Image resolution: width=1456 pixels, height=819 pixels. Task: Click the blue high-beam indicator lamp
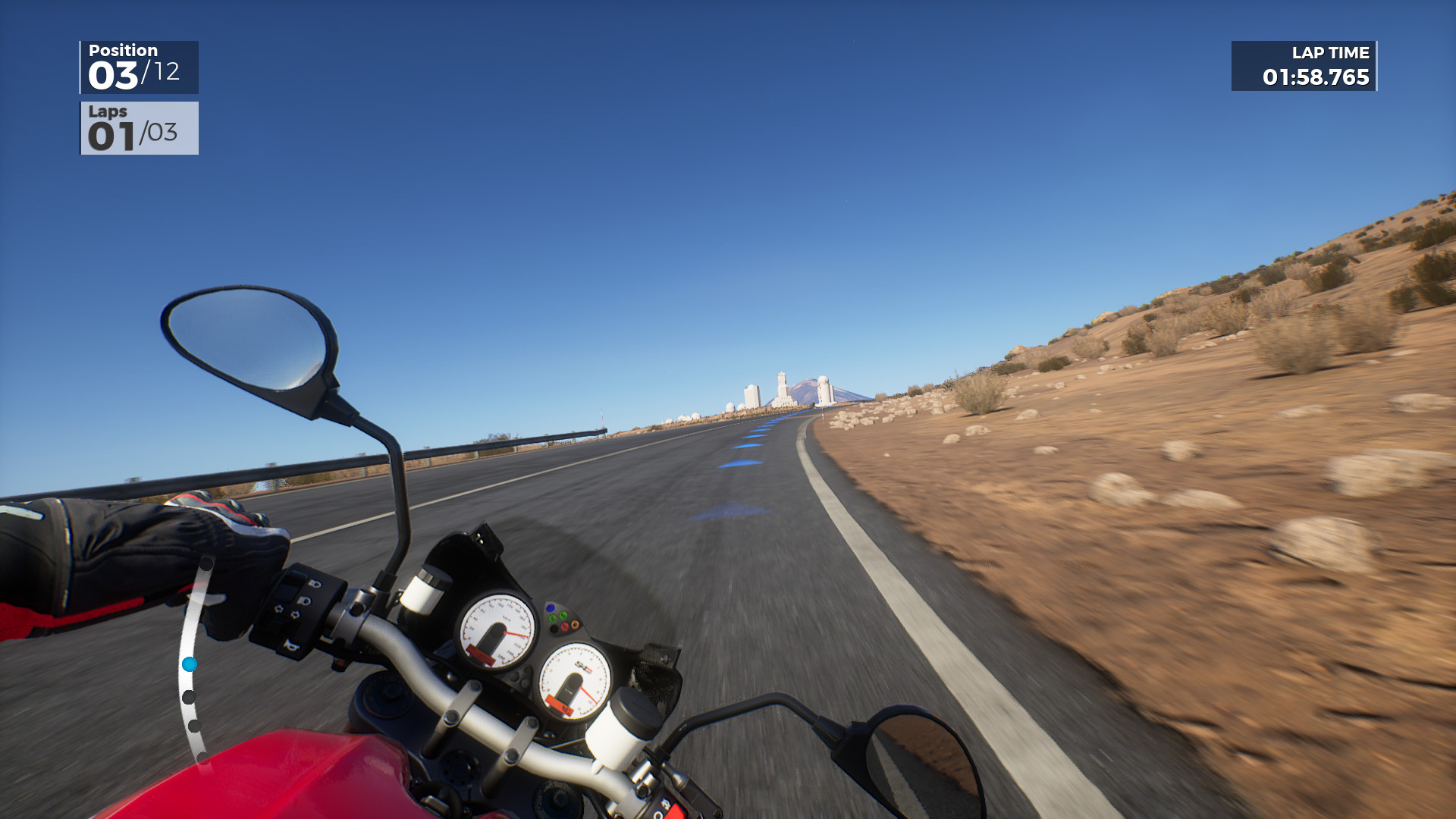551,607
